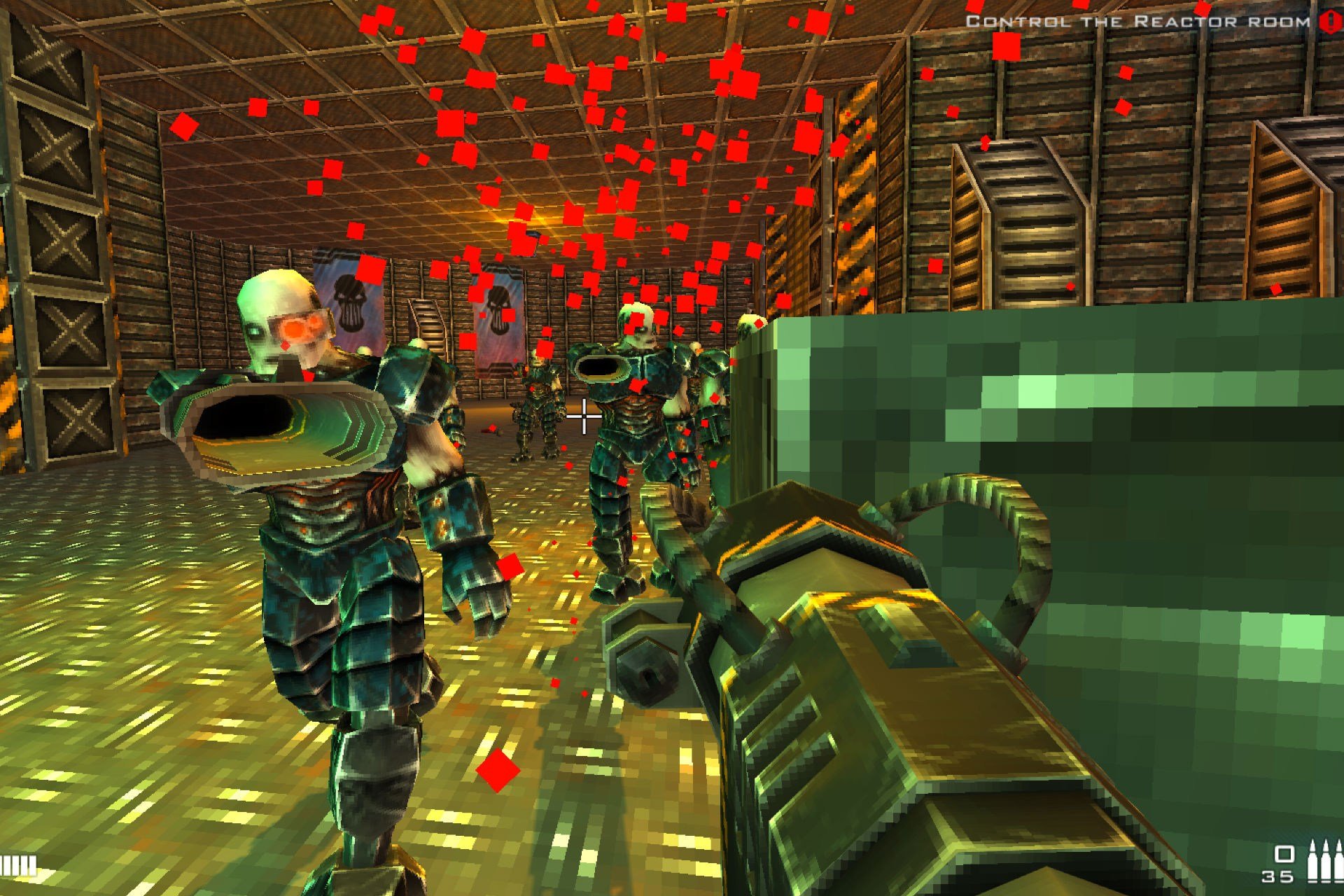Click the red objective alert hexagon icon

[x=1330, y=21]
